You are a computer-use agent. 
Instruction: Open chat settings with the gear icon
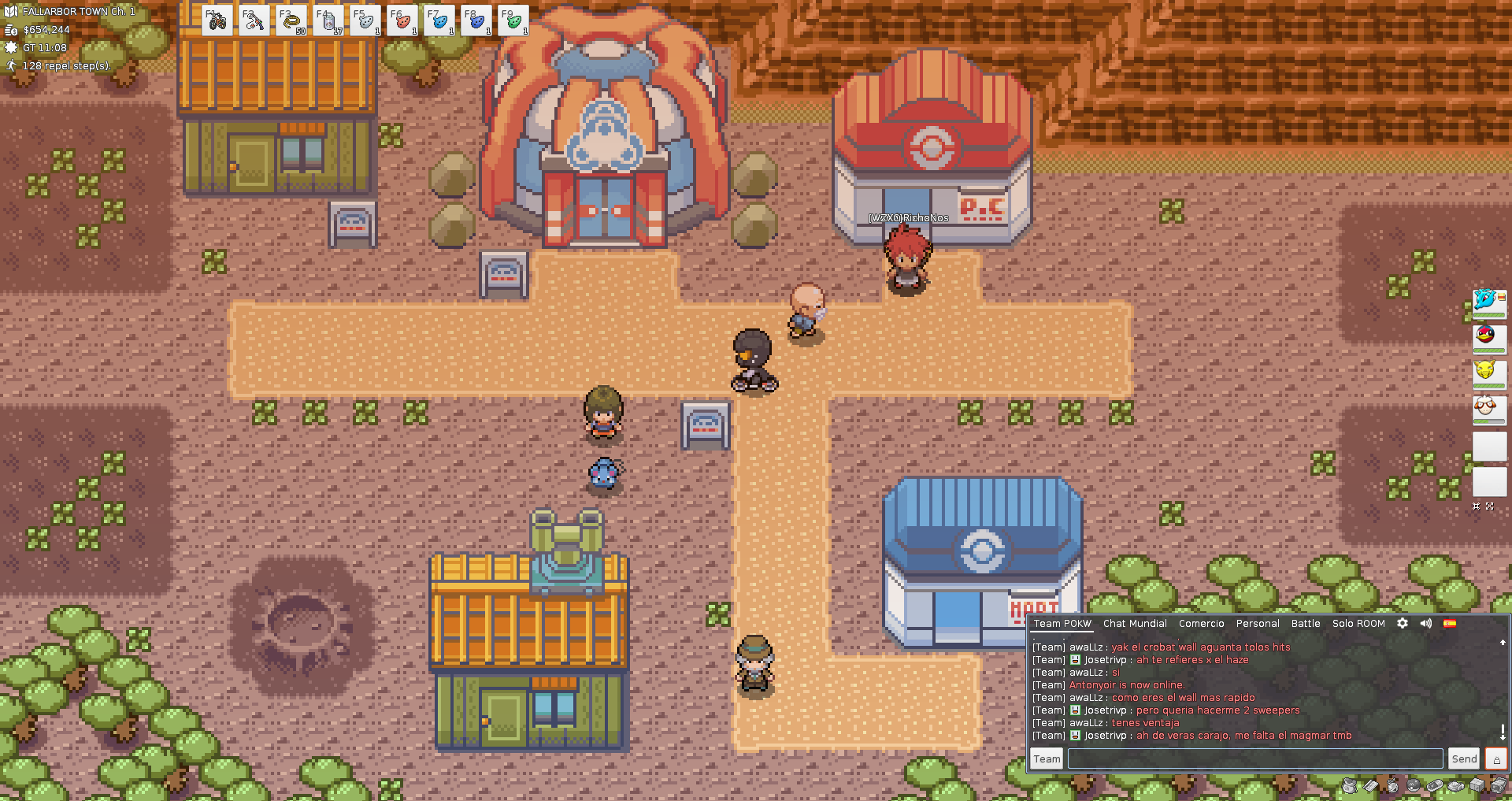1403,623
